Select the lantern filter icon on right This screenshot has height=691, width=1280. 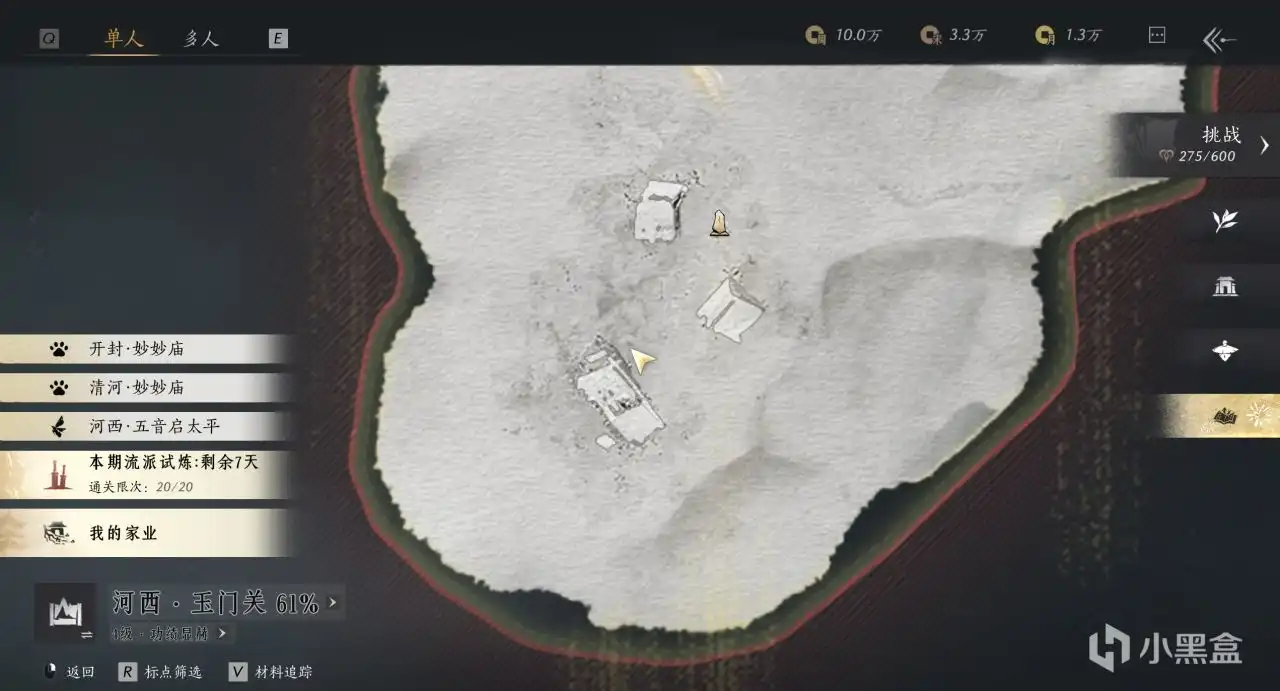tap(1225, 351)
